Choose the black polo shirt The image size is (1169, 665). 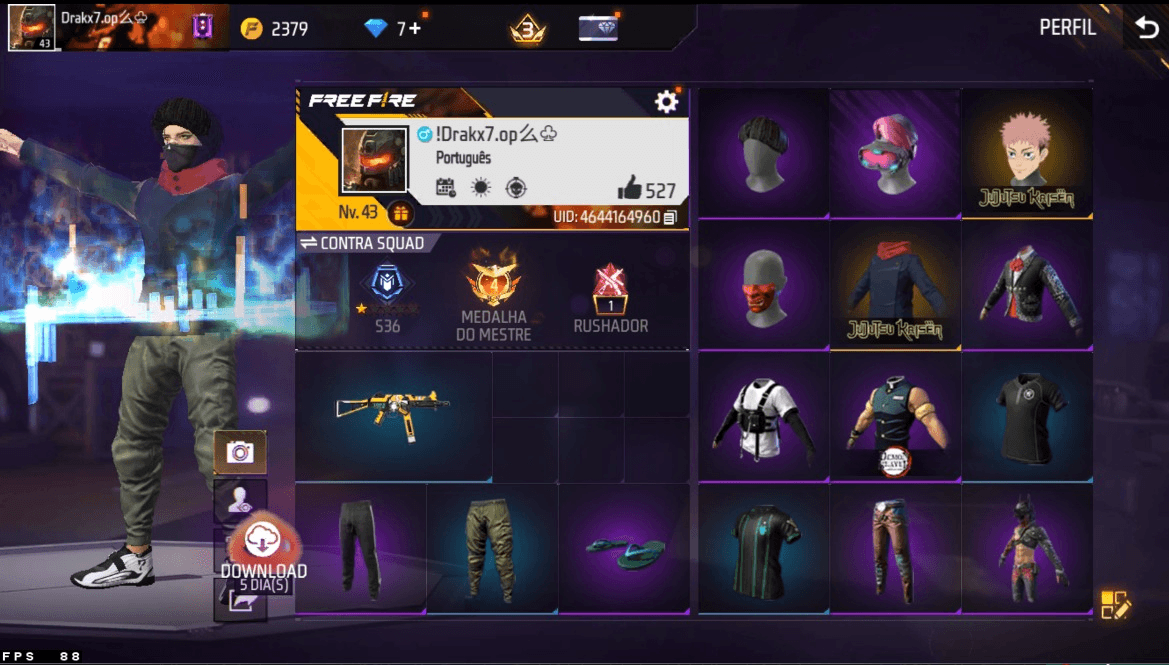(x=1026, y=416)
